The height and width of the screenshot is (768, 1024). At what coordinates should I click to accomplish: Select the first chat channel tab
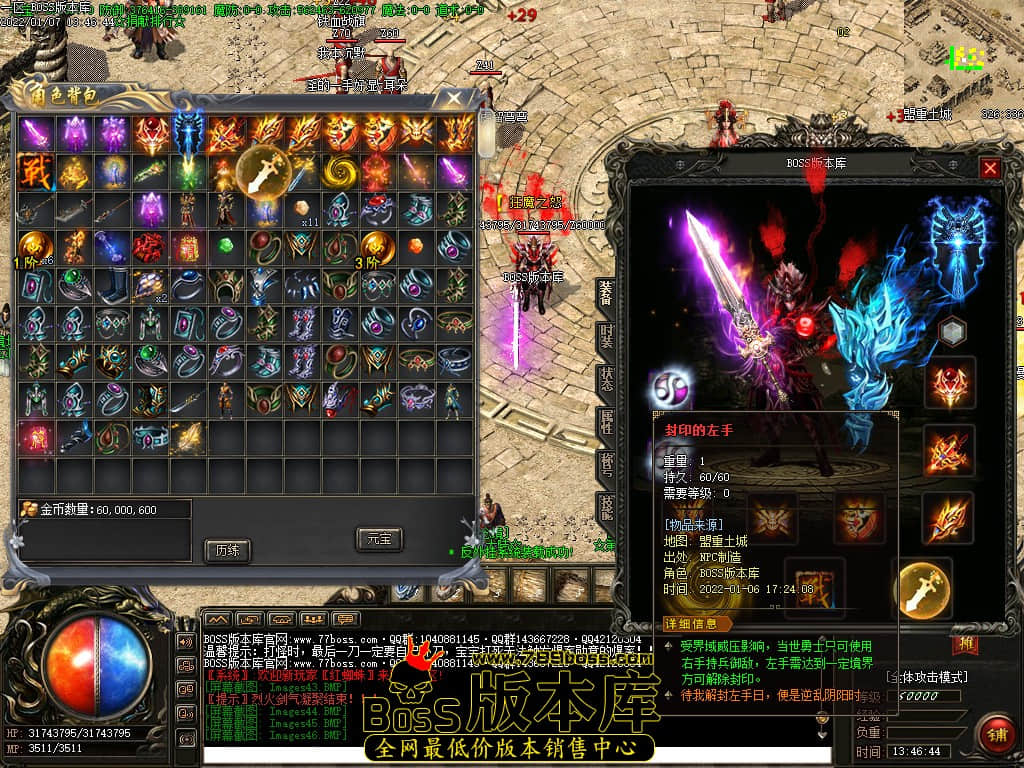coord(218,619)
